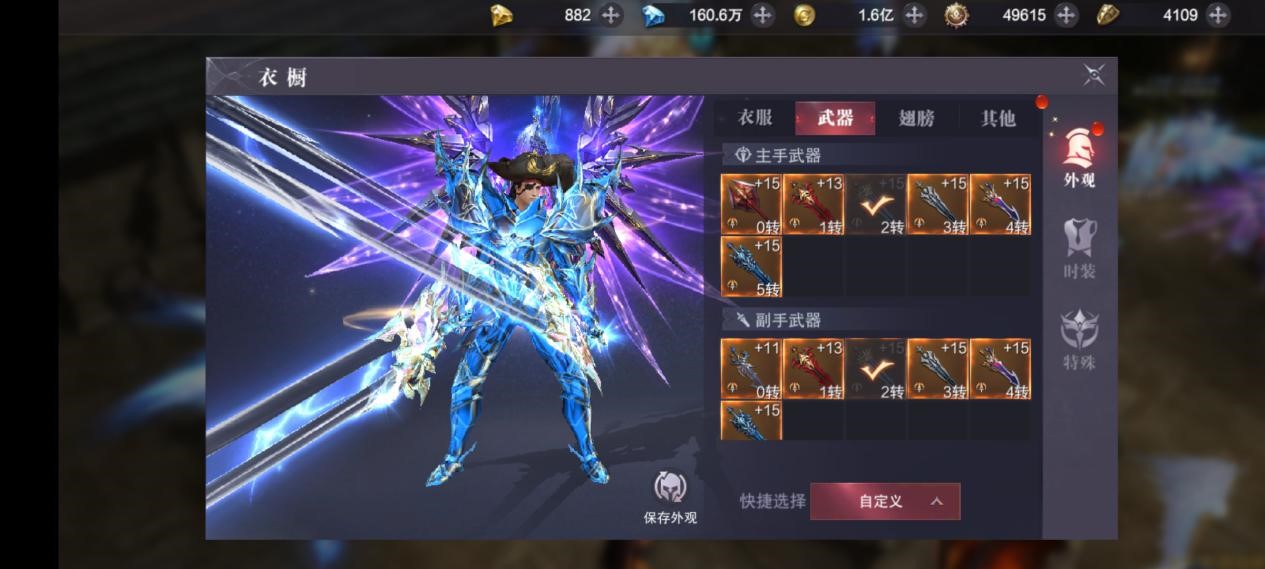The height and width of the screenshot is (569, 1265).
Task: Open the 特殊 special side tab
Action: point(1079,340)
